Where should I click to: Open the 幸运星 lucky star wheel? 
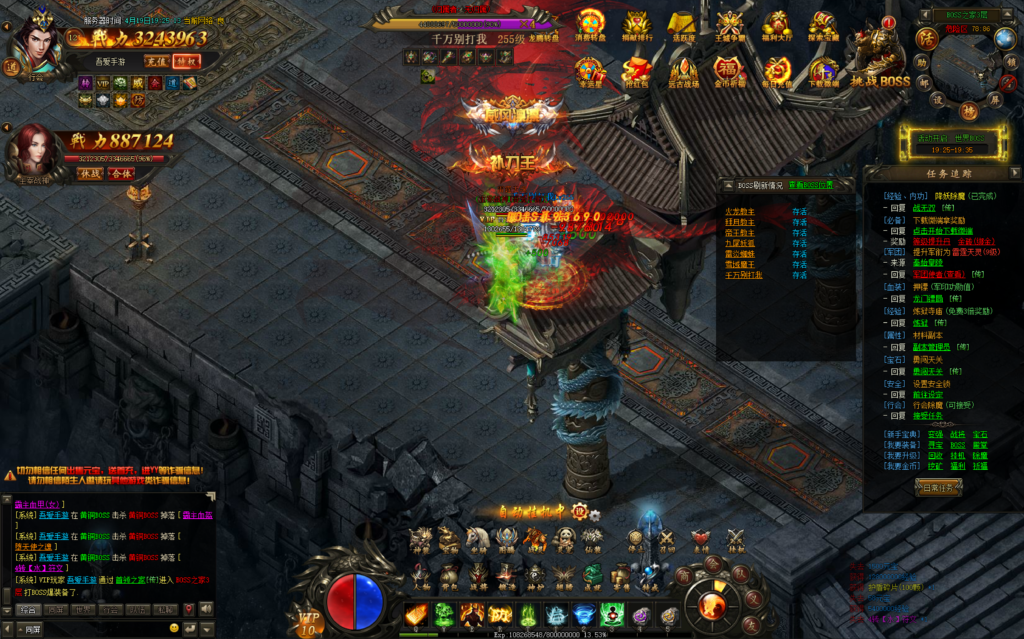coord(590,72)
